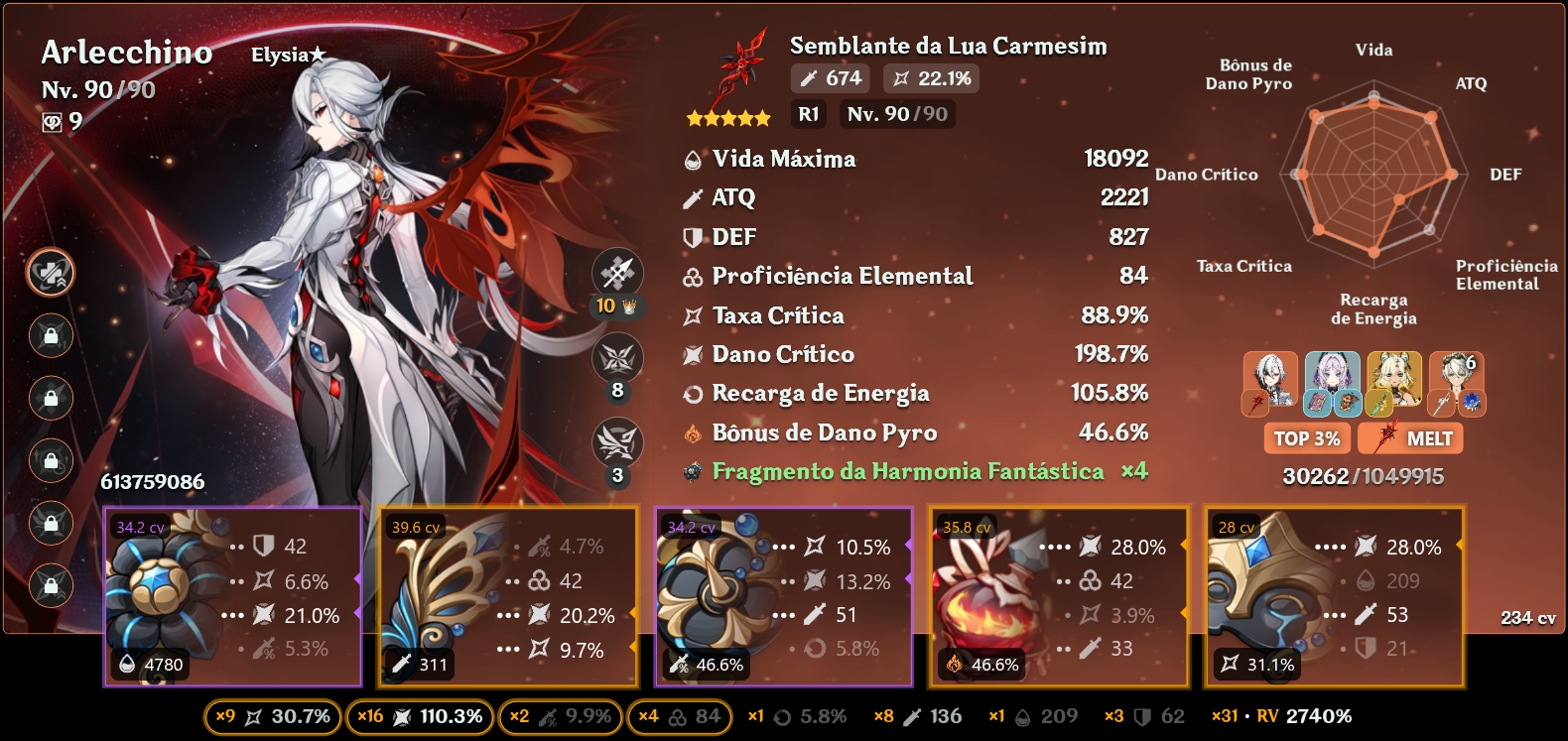Click the x16 crit damage 110.3% summary pill
Viewport: 1568px width, 741px height.
click(x=420, y=716)
